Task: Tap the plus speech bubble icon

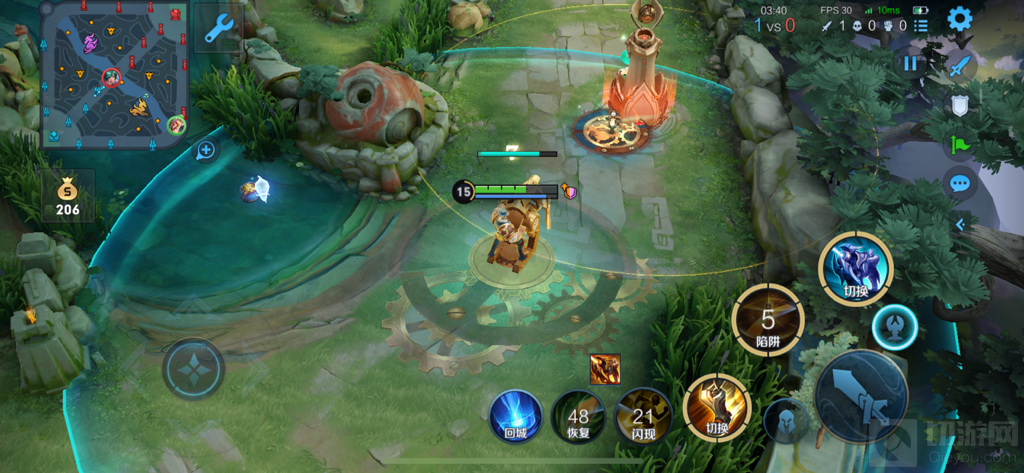Action: point(206,151)
